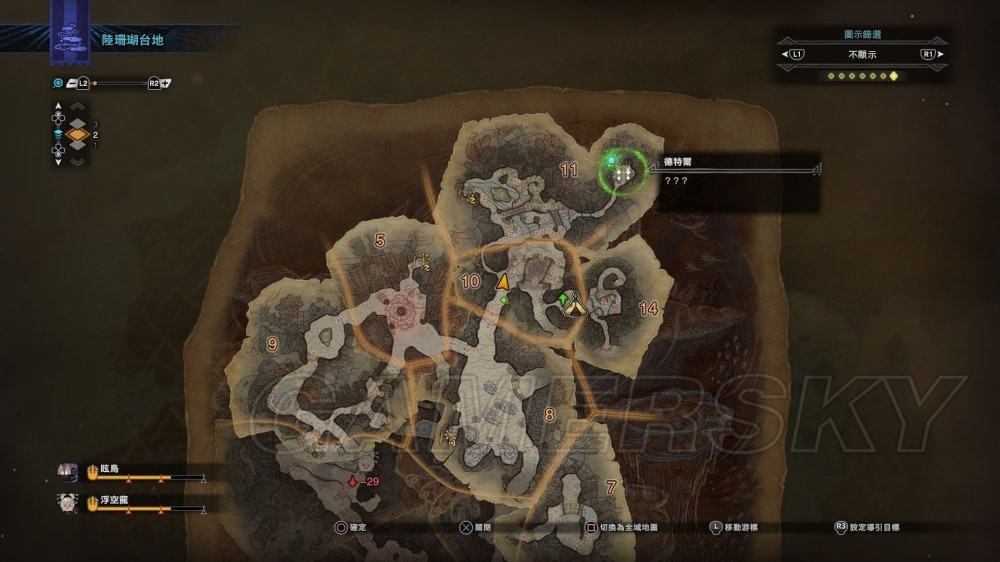Click the orange player arrow marker
The width and height of the screenshot is (1000, 562).
coord(503,281)
